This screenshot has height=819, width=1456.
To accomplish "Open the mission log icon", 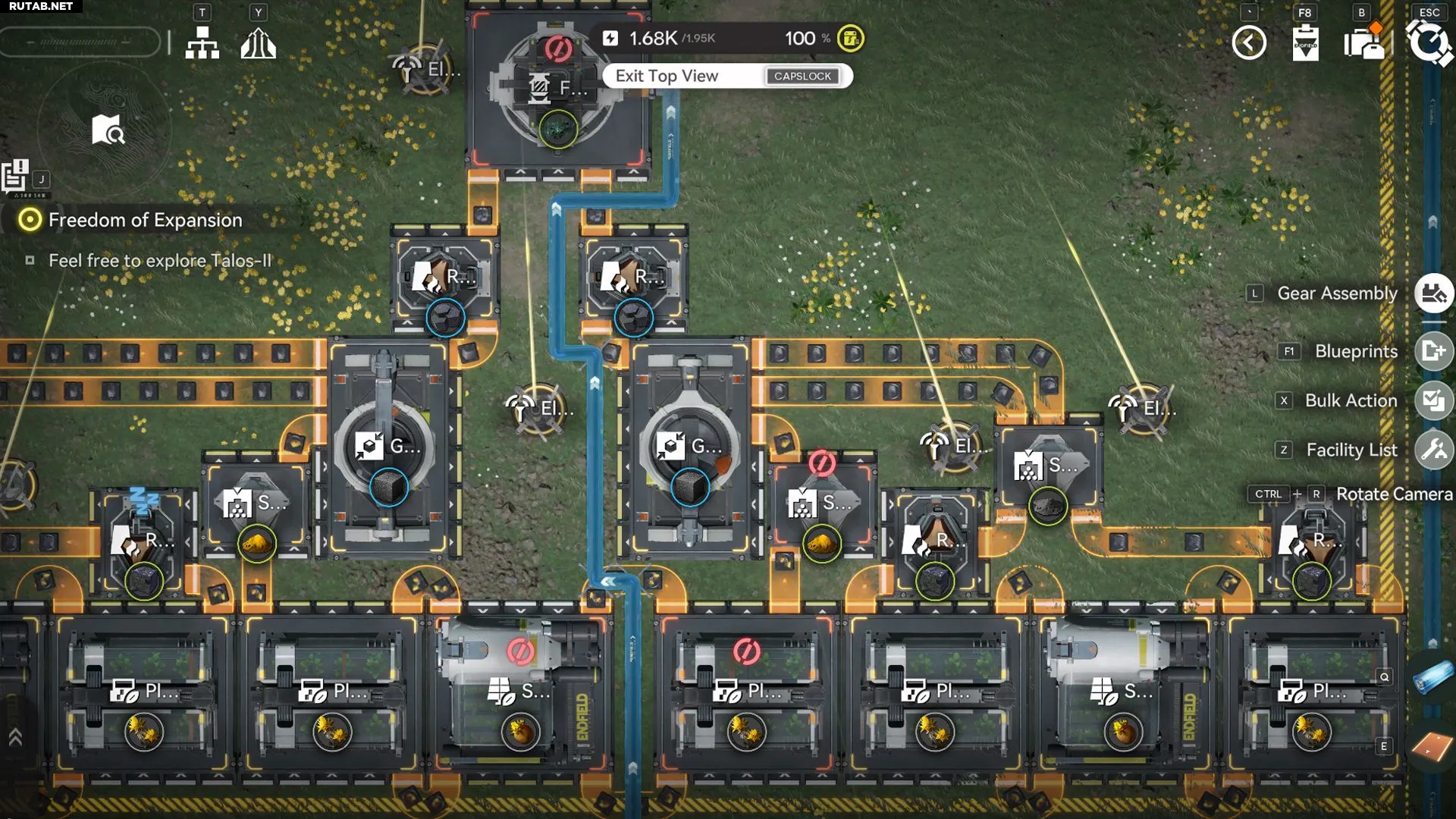I will coord(15,176).
